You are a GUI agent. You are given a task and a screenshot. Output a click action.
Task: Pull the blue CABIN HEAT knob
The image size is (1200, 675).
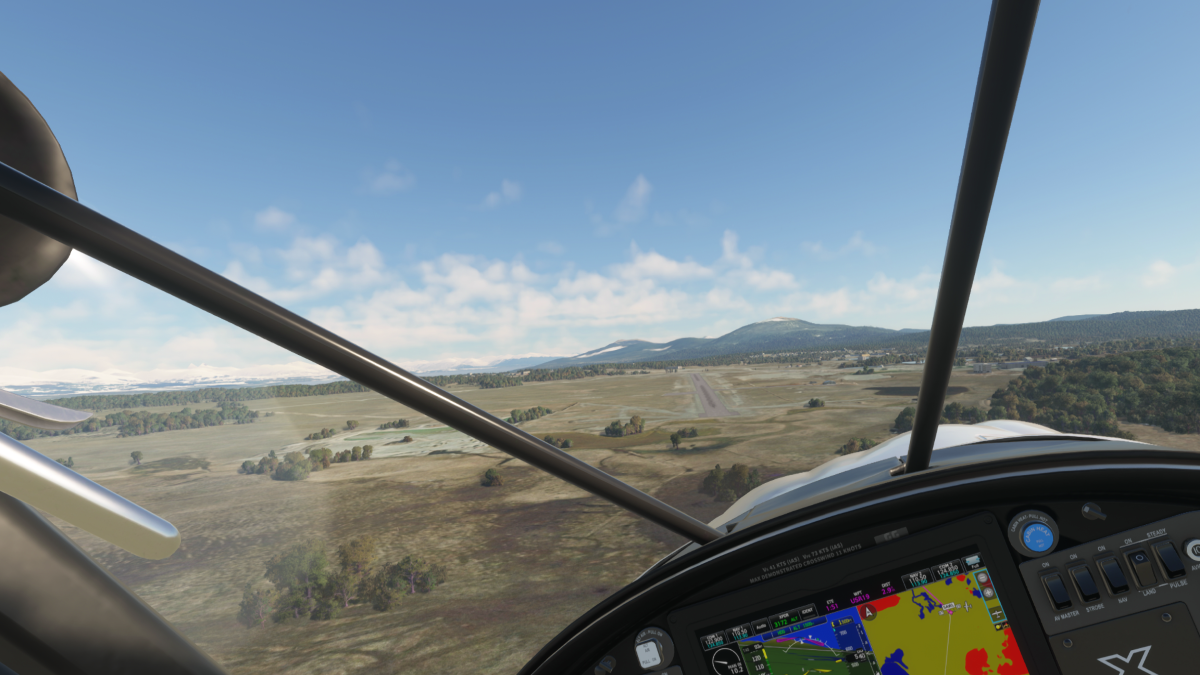coord(1037,537)
